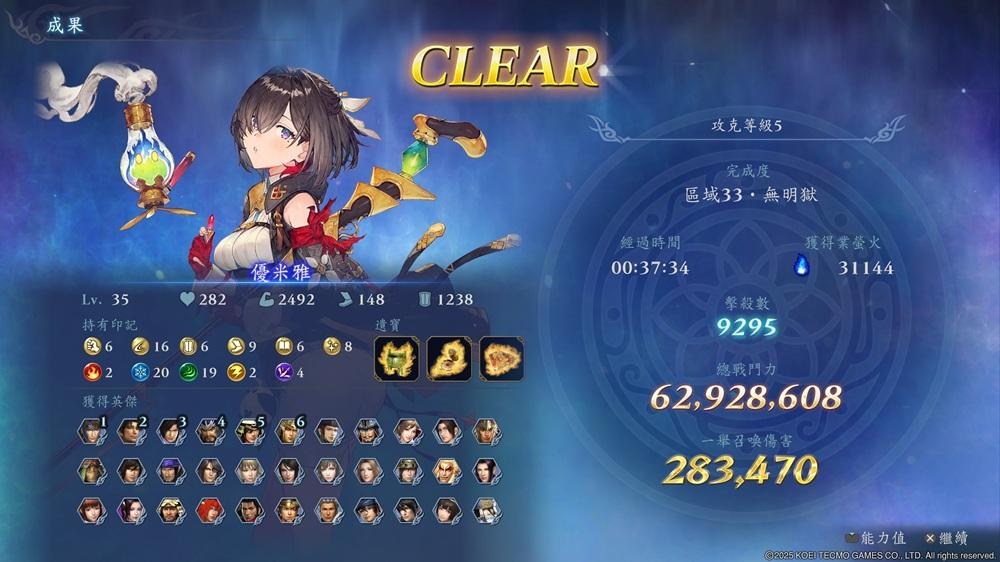The width and height of the screenshot is (1000, 562).
Task: Select the middle golden flaming relic
Action: coord(449,358)
